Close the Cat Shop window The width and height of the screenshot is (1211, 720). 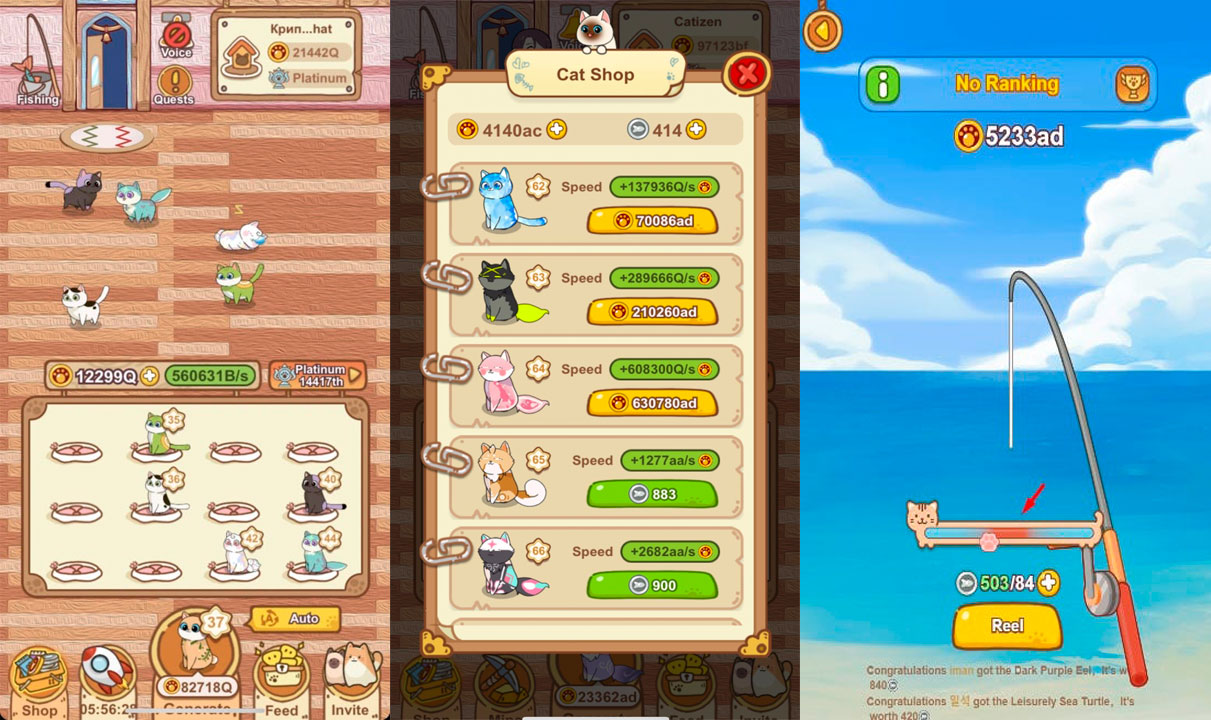[x=747, y=72]
